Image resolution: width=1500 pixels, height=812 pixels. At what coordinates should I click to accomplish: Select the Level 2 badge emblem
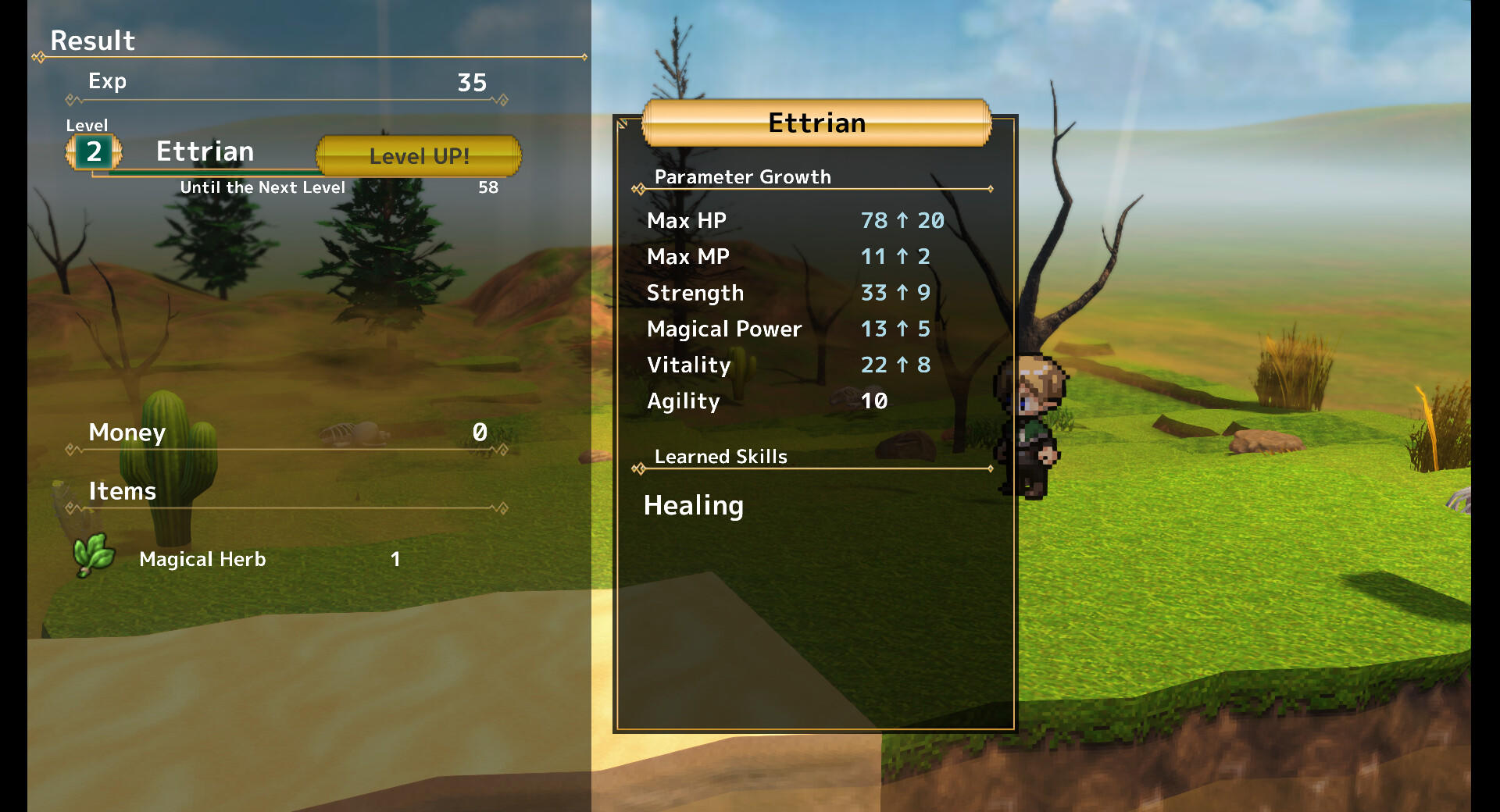(x=94, y=153)
